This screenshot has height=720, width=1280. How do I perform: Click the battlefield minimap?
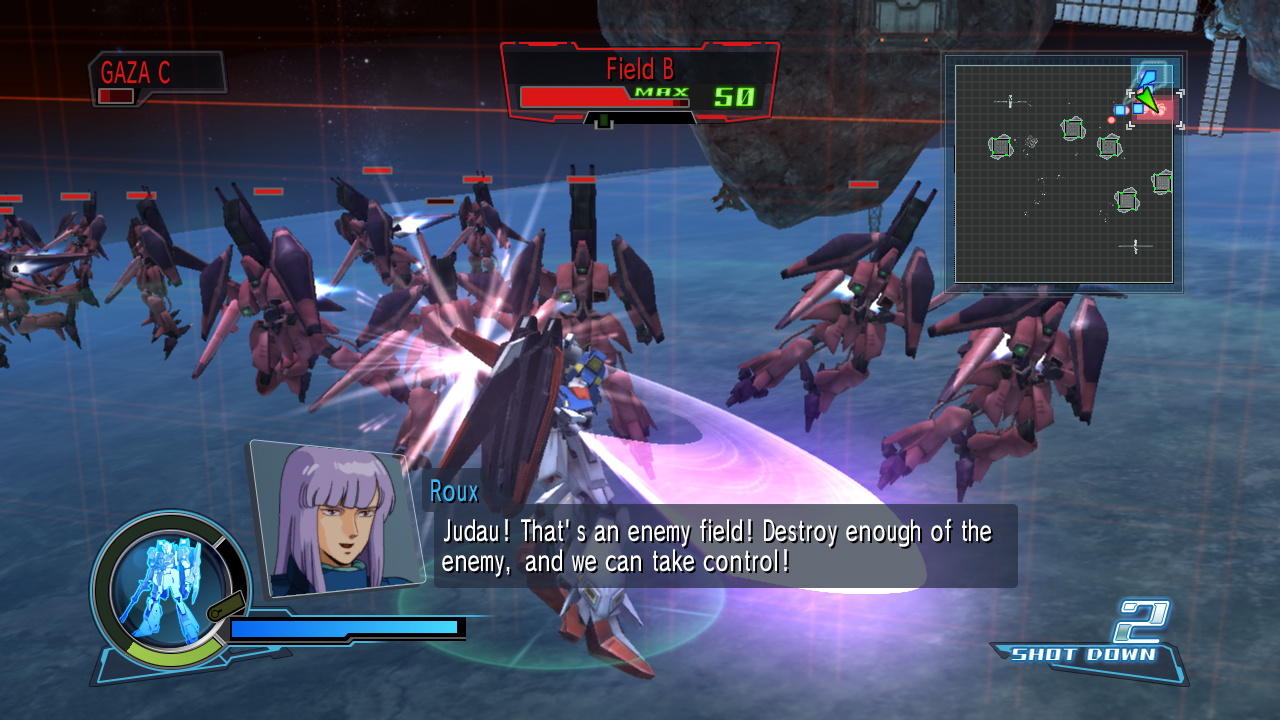coord(1063,175)
